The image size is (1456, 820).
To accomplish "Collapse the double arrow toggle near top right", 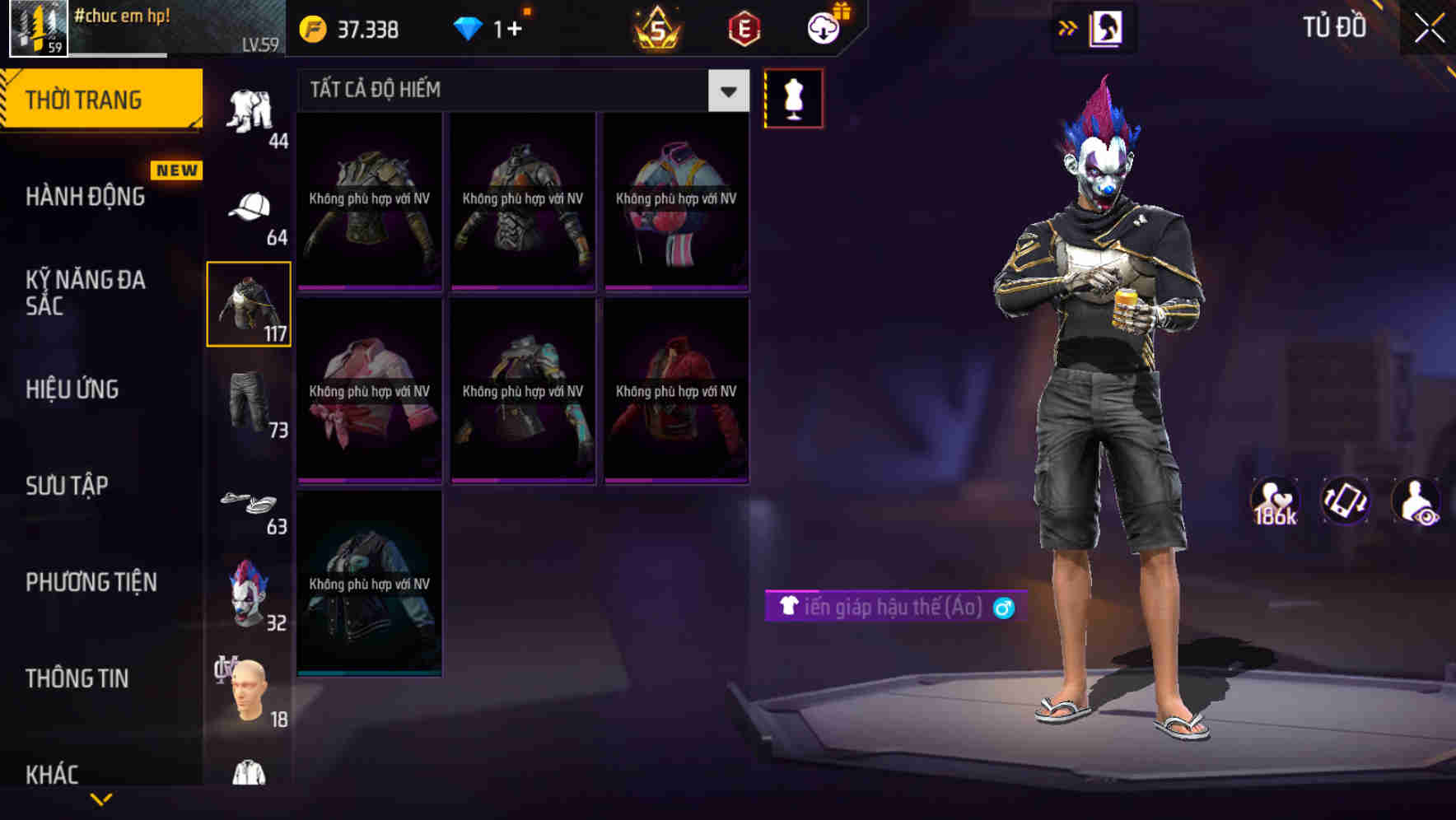I will [1067, 28].
